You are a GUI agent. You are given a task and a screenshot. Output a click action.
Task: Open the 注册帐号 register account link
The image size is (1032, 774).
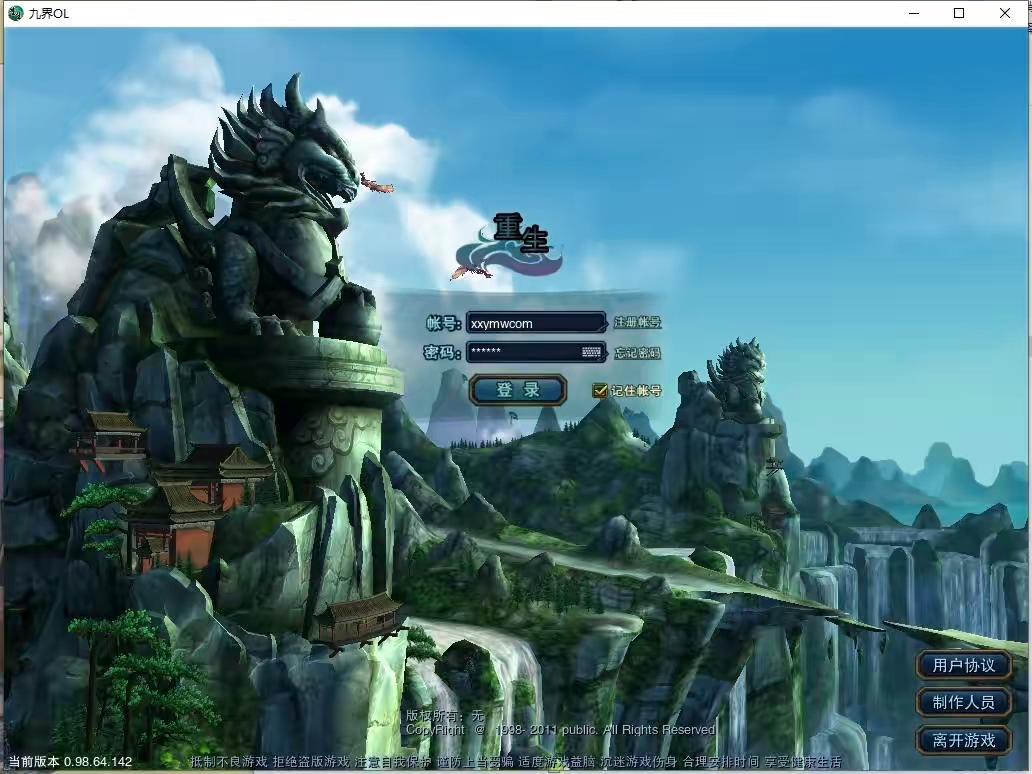tap(637, 323)
